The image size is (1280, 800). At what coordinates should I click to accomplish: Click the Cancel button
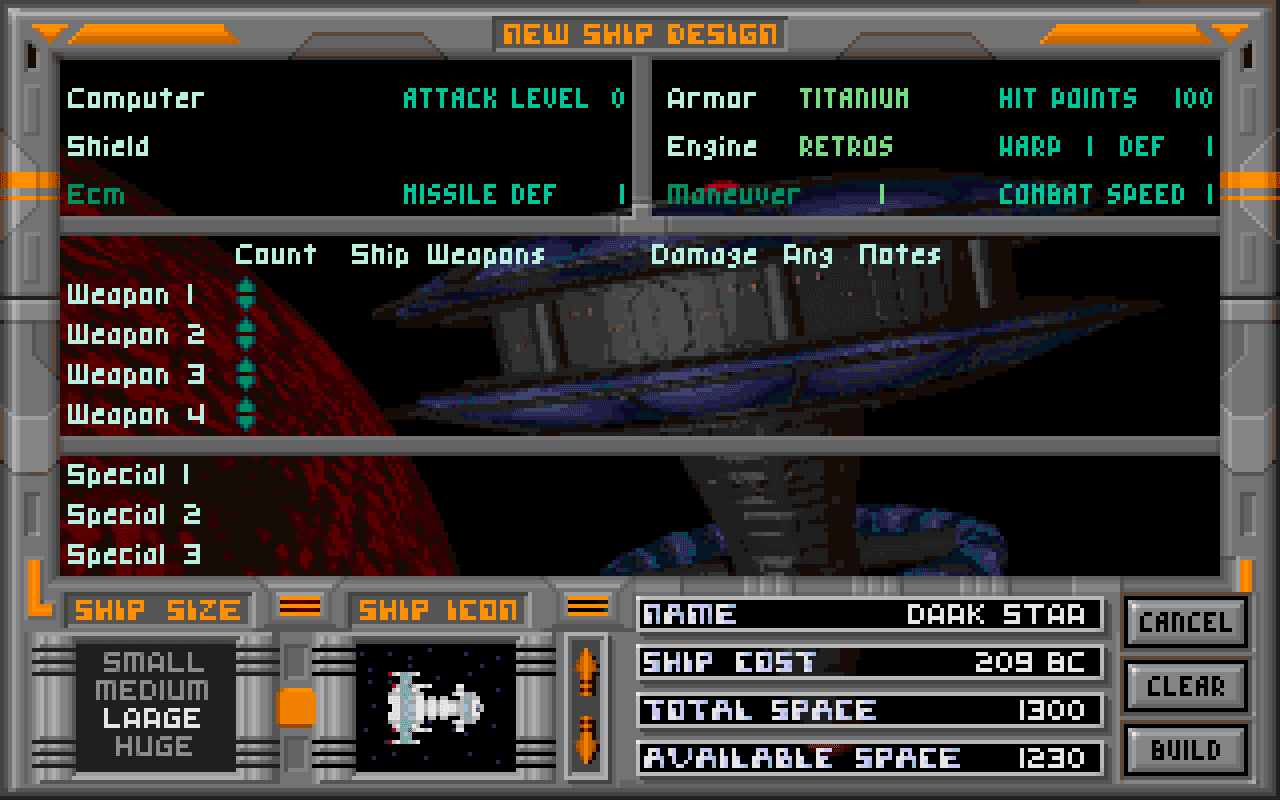[x=1185, y=622]
